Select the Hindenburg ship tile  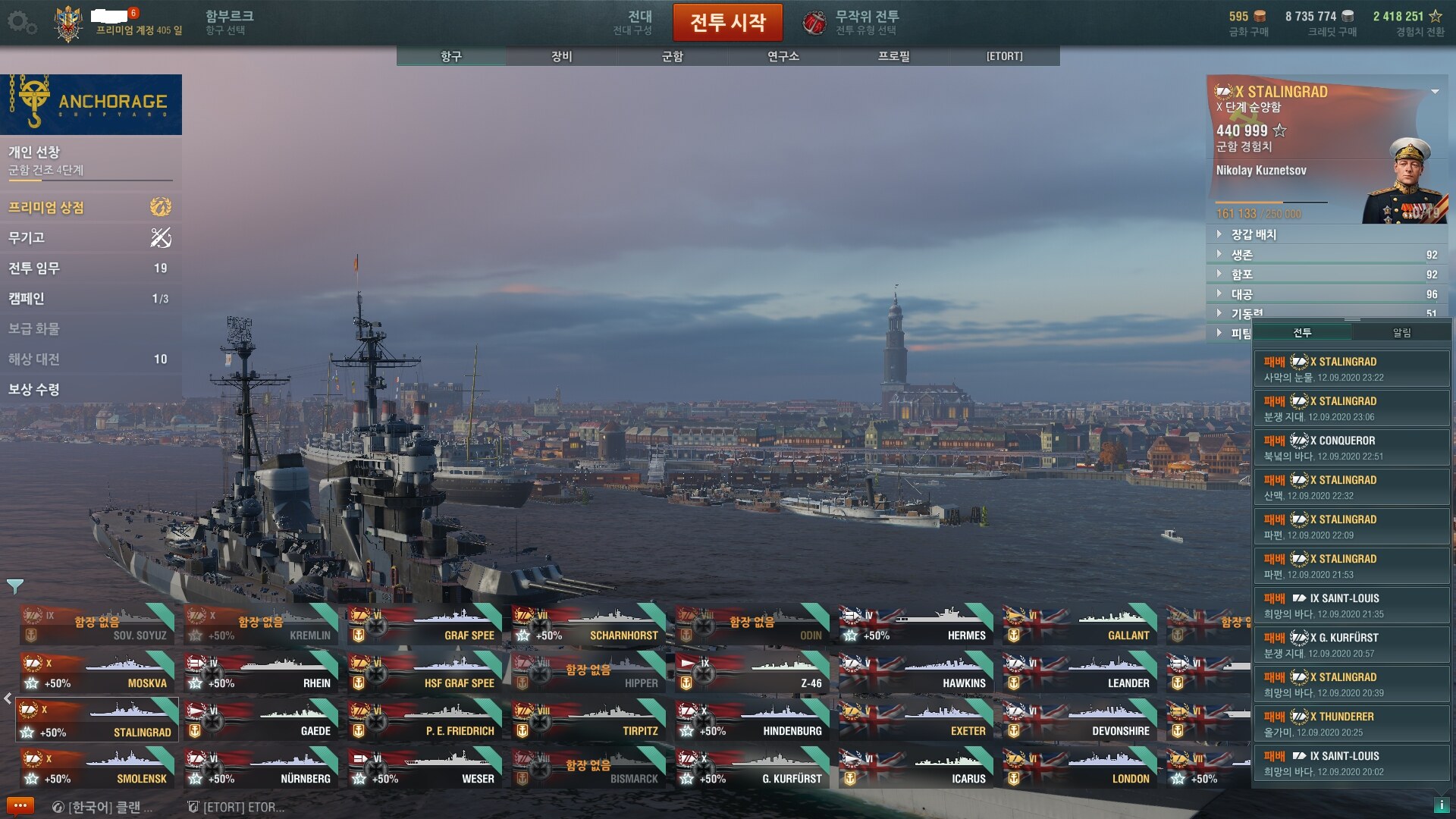click(x=753, y=720)
